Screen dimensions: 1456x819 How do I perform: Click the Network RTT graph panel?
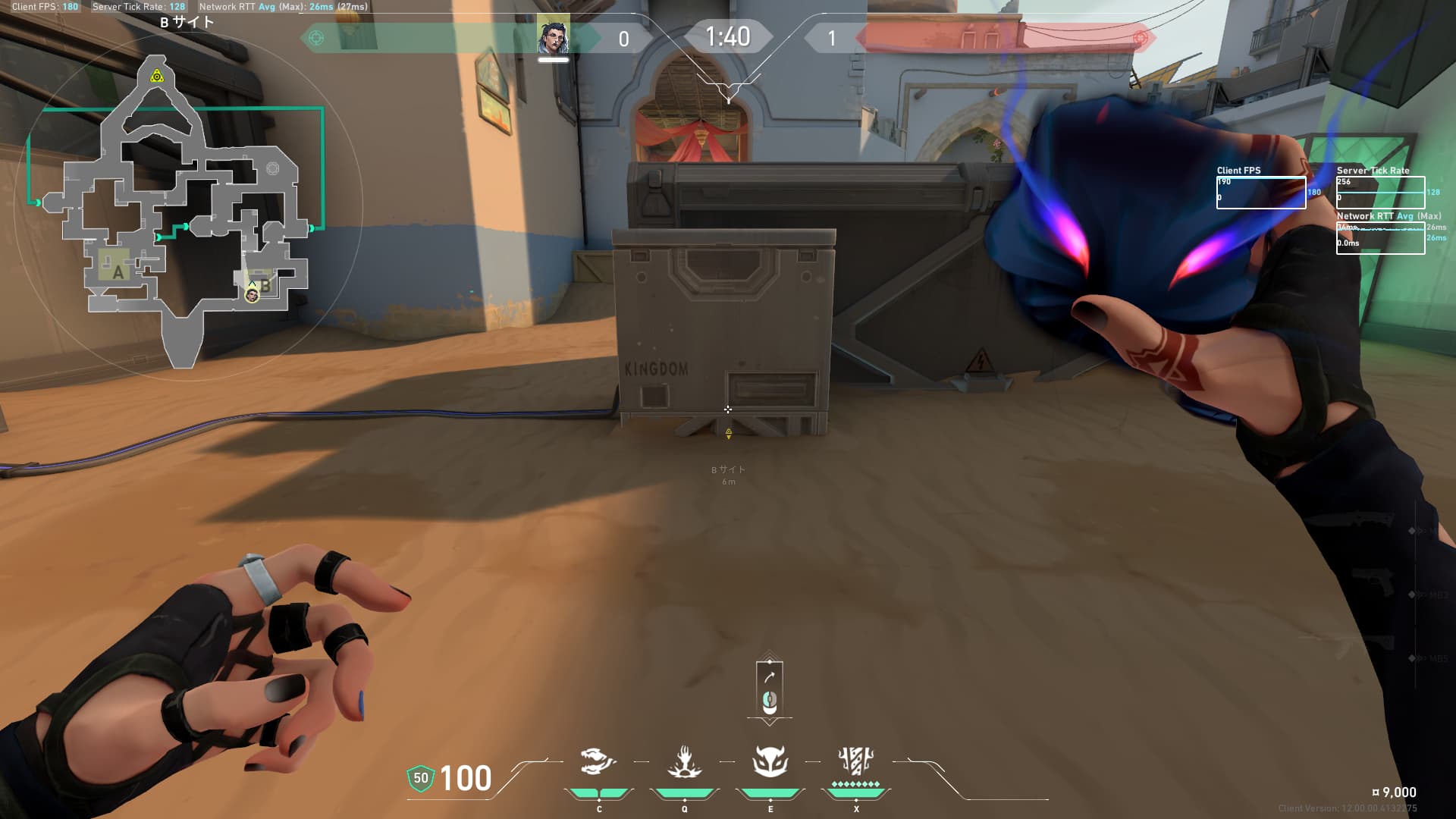tap(1380, 238)
